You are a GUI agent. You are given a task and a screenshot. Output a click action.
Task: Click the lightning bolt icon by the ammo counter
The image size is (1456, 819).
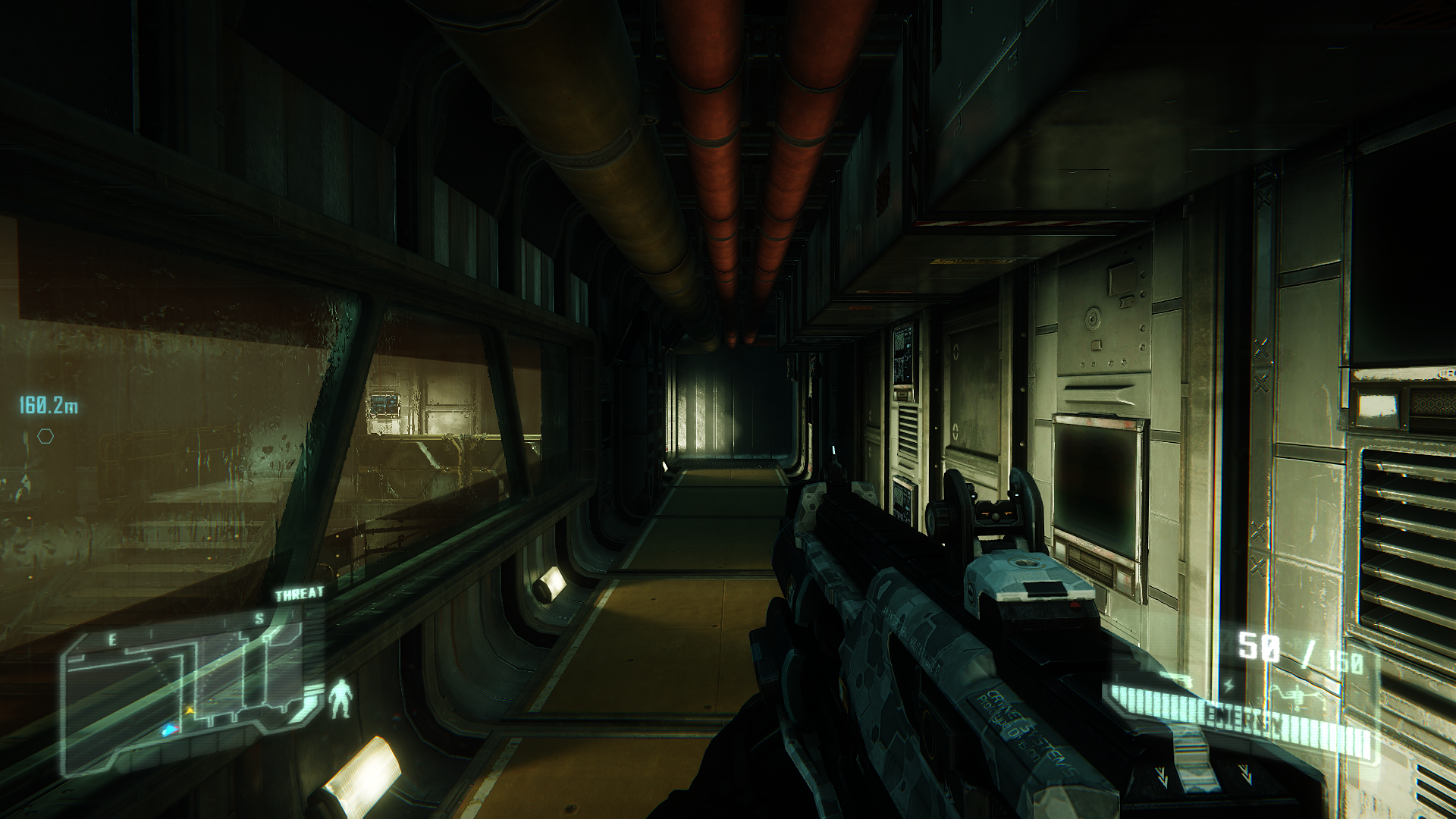[1228, 685]
